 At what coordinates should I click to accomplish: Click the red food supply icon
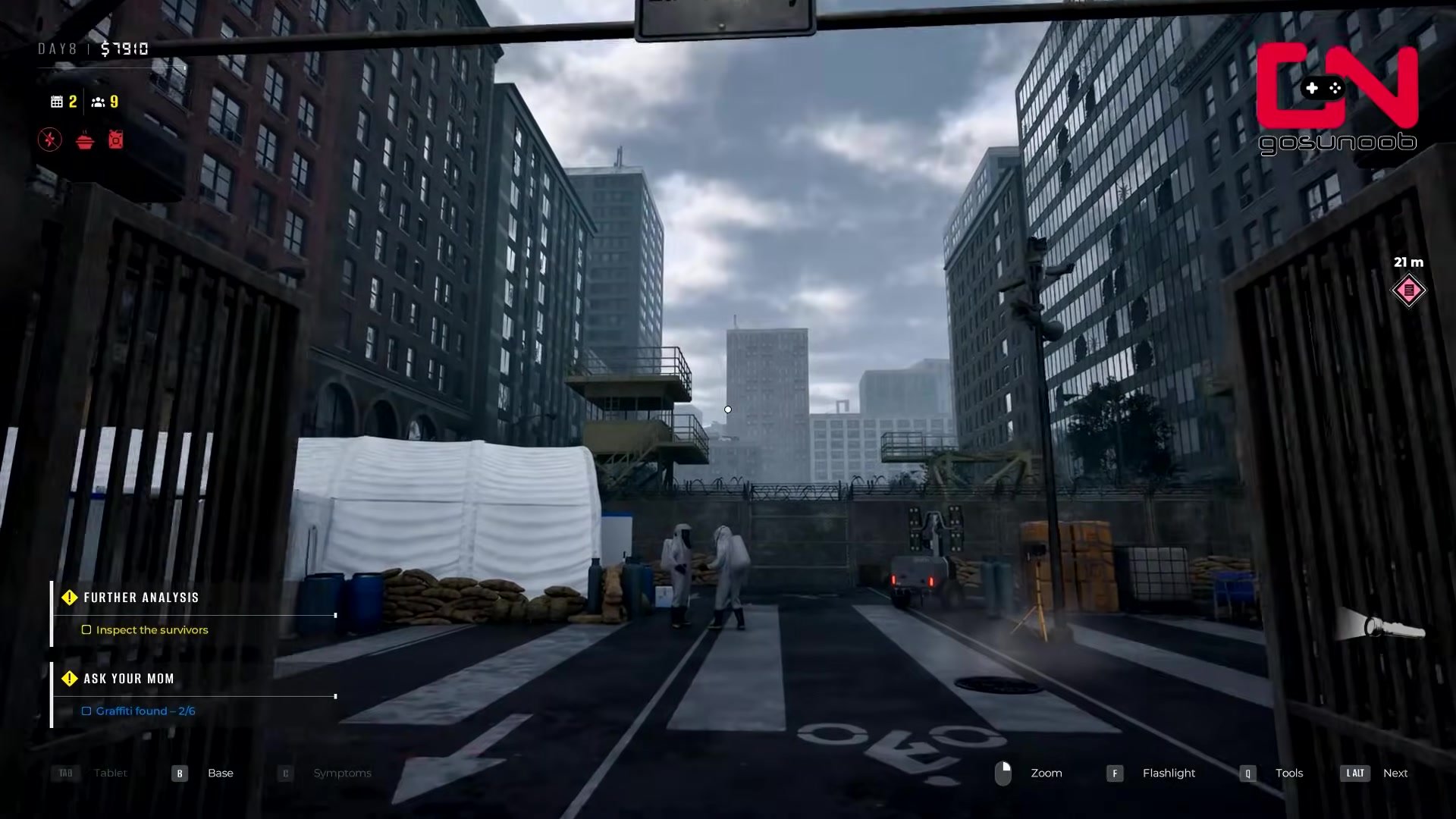pyautogui.click(x=83, y=140)
